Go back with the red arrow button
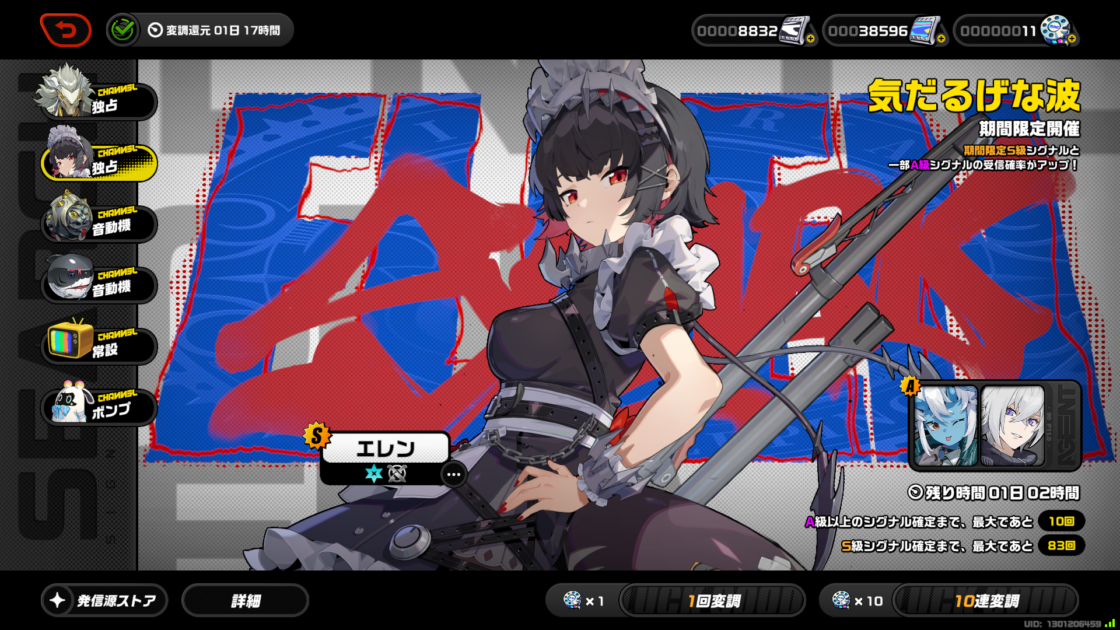 pyautogui.click(x=65, y=30)
